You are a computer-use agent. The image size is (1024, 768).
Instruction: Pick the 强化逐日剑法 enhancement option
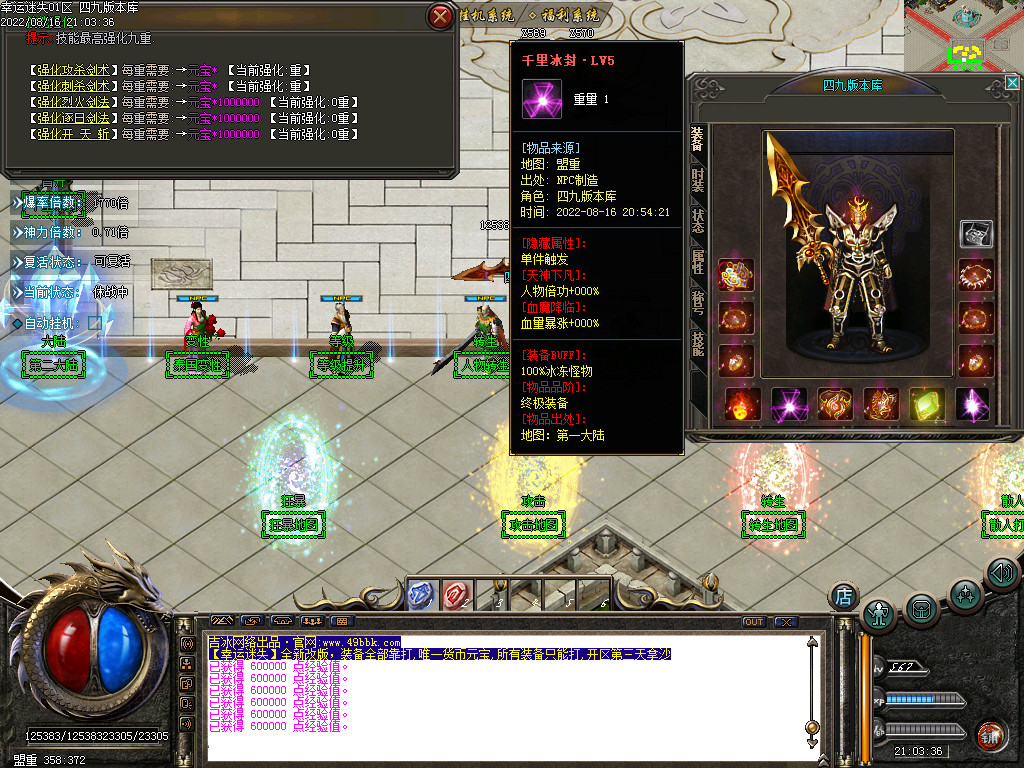[76, 118]
